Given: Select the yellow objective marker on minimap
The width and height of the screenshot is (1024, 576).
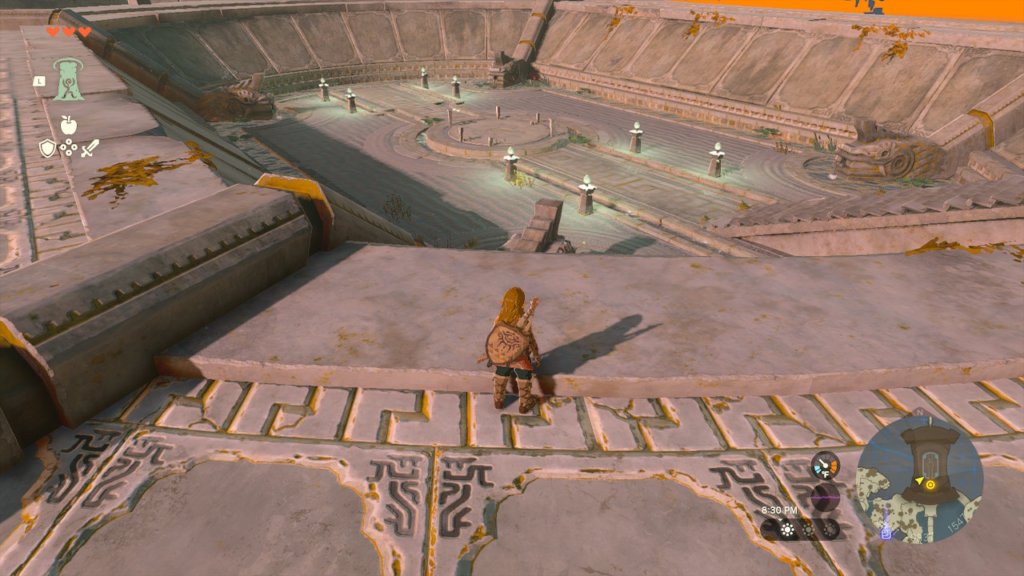Looking at the screenshot, I should tap(930, 484).
